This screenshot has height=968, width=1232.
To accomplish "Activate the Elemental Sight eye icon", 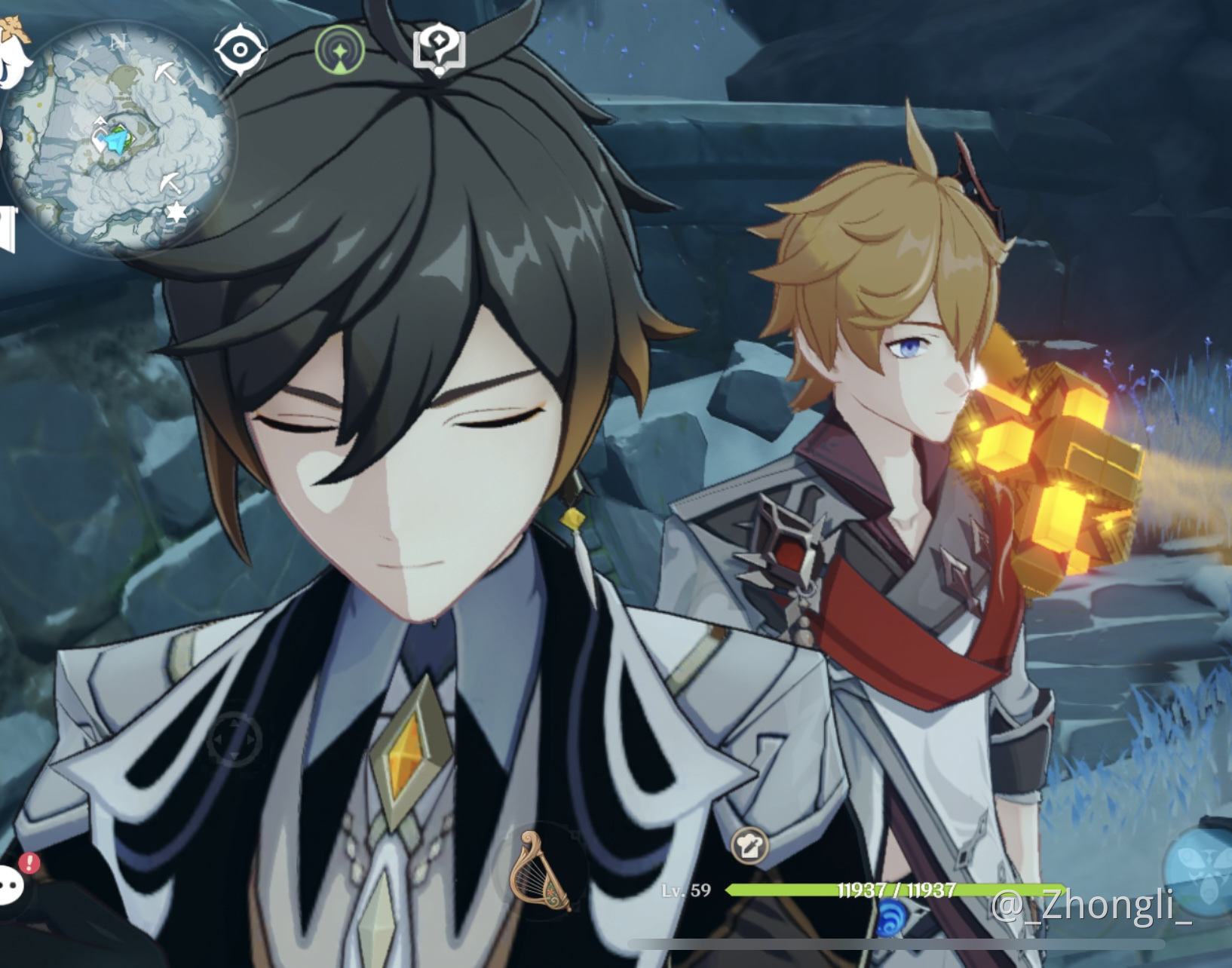I will click(x=240, y=51).
